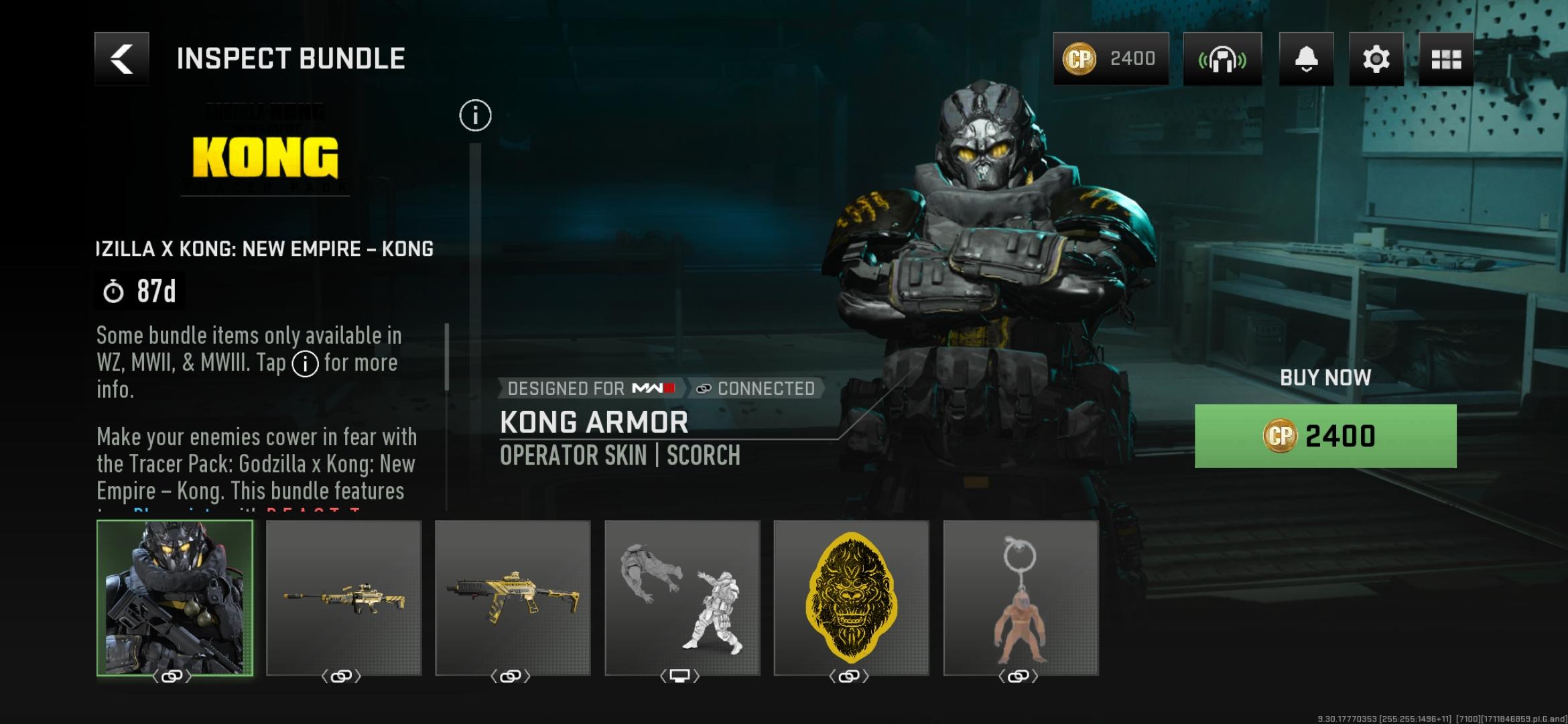The height and width of the screenshot is (724, 1568).
Task: Select the Kong Armor operator skin thumbnail
Action: pos(175,598)
